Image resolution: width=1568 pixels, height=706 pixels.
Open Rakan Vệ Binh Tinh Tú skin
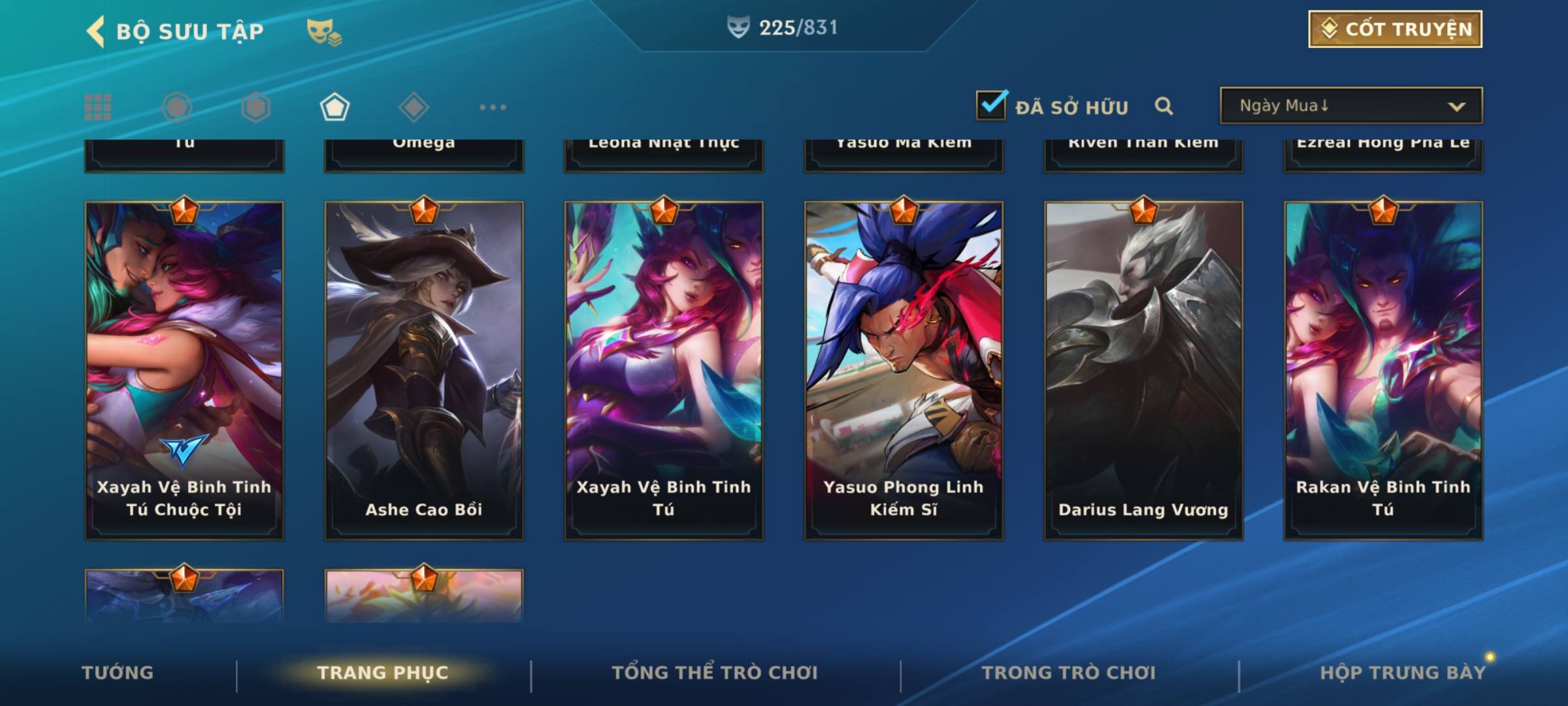[x=1383, y=370]
